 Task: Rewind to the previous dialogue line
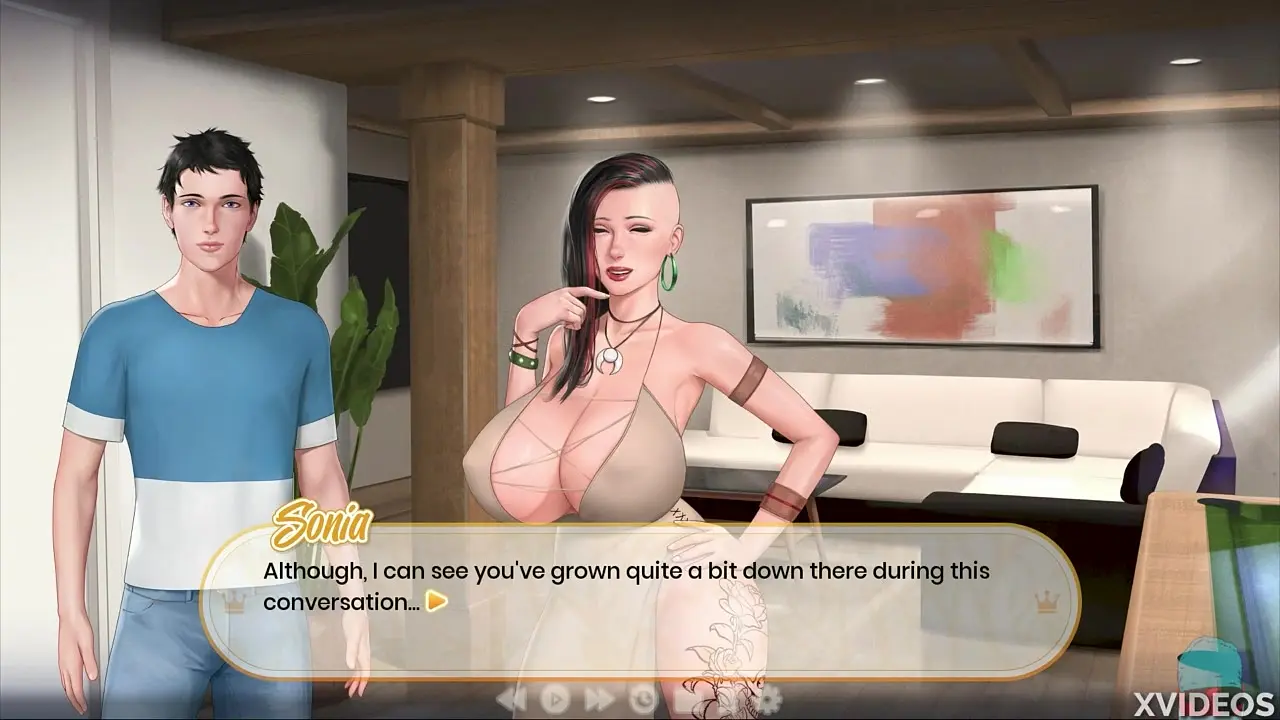pos(511,697)
